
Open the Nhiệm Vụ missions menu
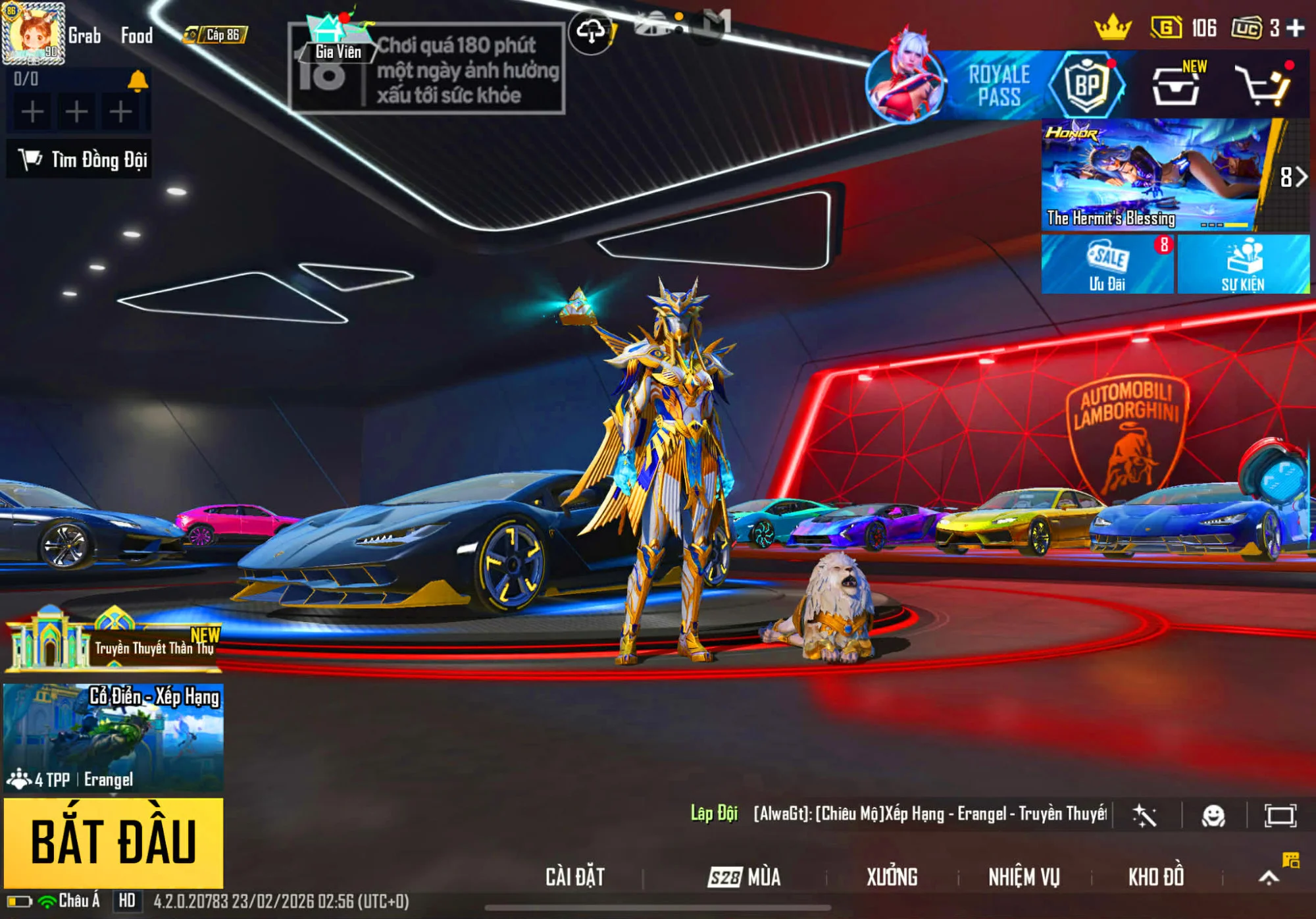1024,877
